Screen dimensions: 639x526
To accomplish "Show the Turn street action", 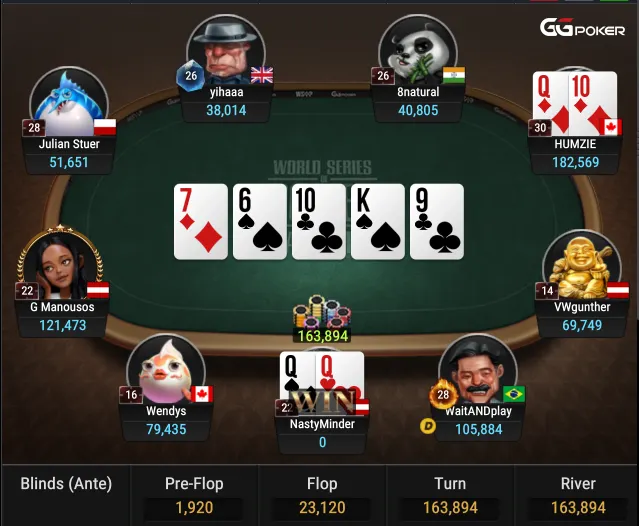I will click(x=450, y=495).
